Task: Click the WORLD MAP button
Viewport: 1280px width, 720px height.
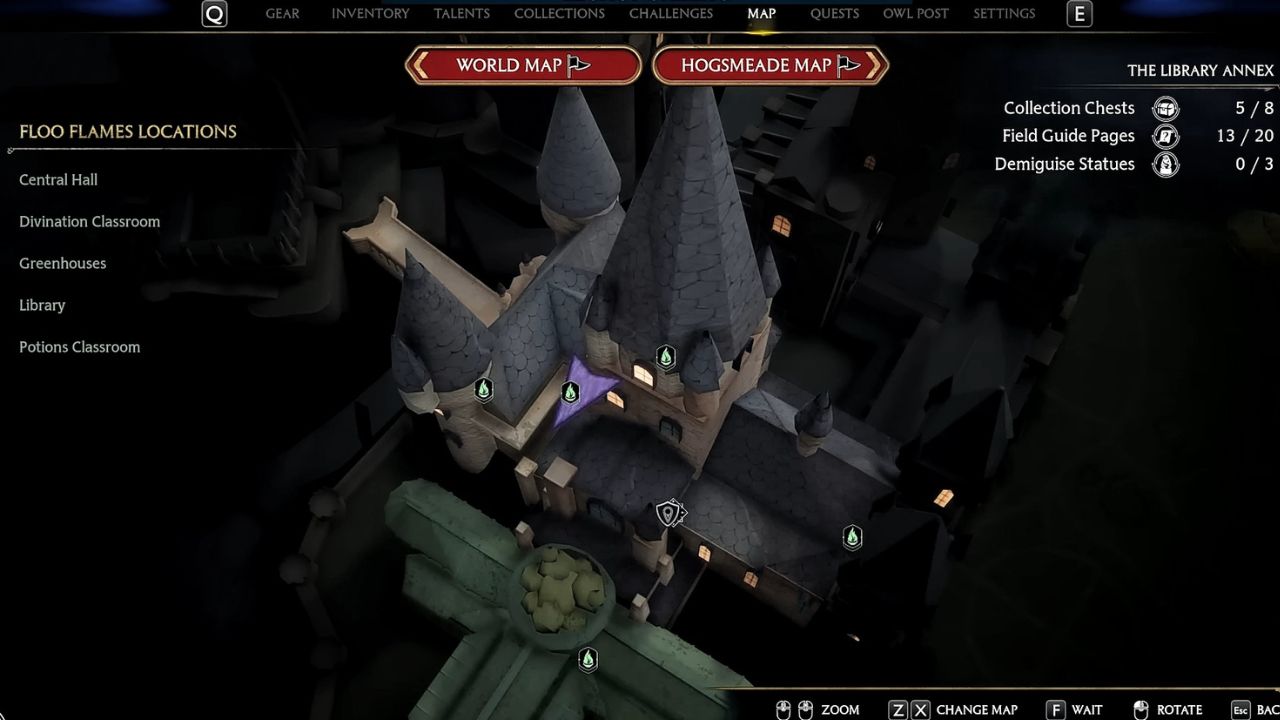Action: tap(522, 64)
